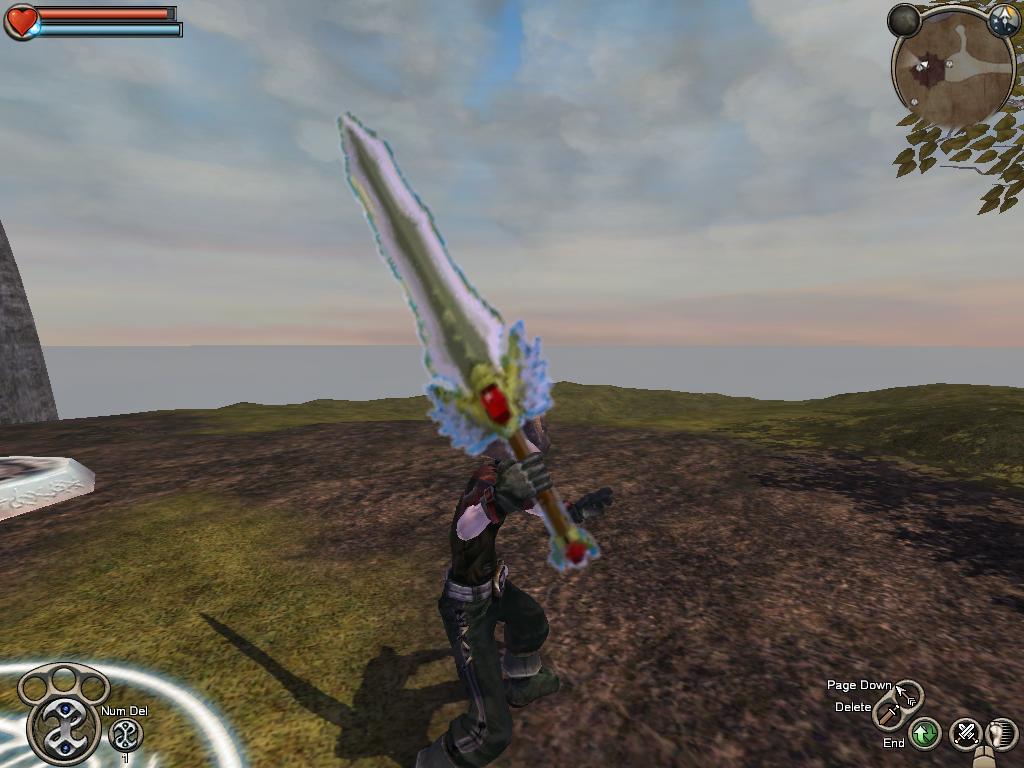Click the dark orb beside the minimap
This screenshot has width=1024, height=768.
pyautogui.click(x=904, y=20)
